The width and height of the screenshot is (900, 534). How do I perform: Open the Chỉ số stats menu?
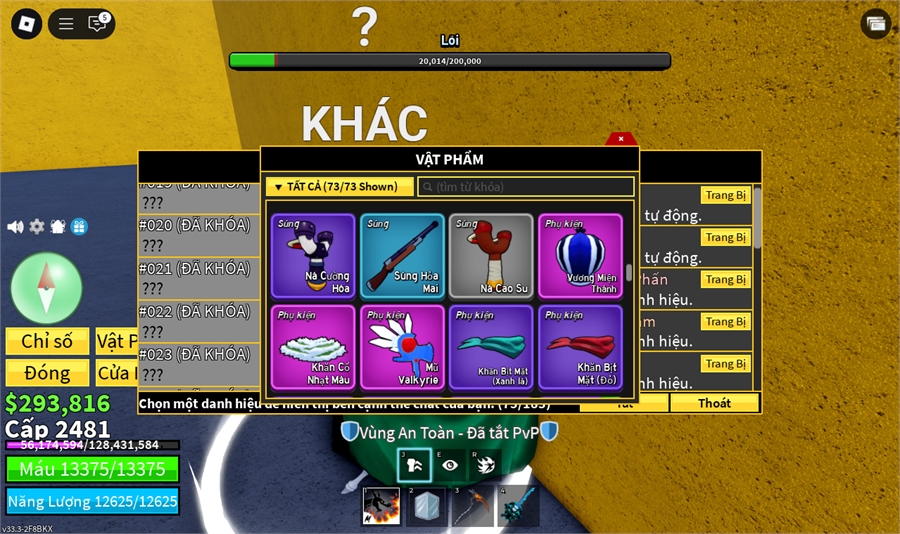click(47, 341)
